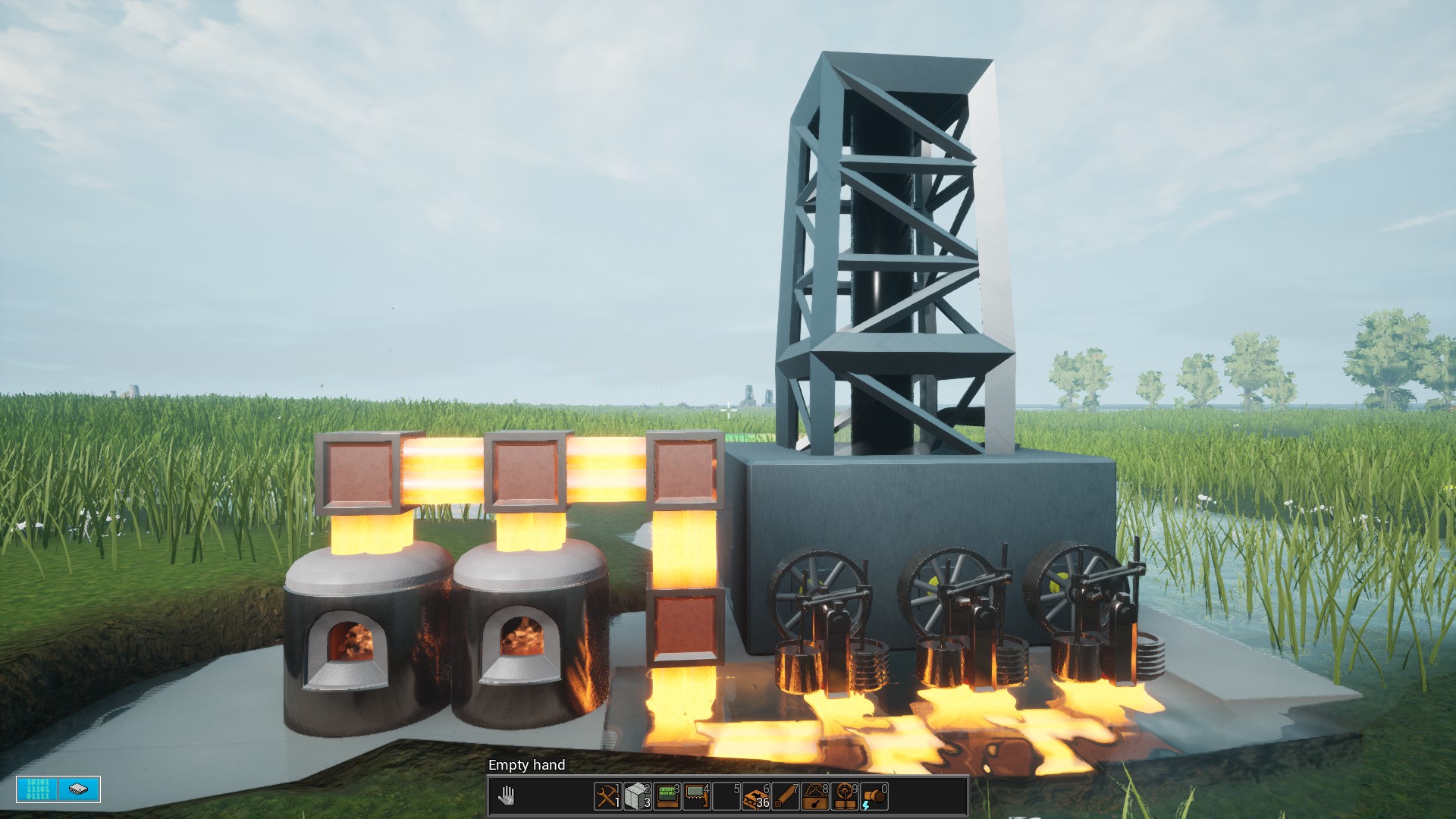Select the green binary screen computer slot

coord(667,796)
